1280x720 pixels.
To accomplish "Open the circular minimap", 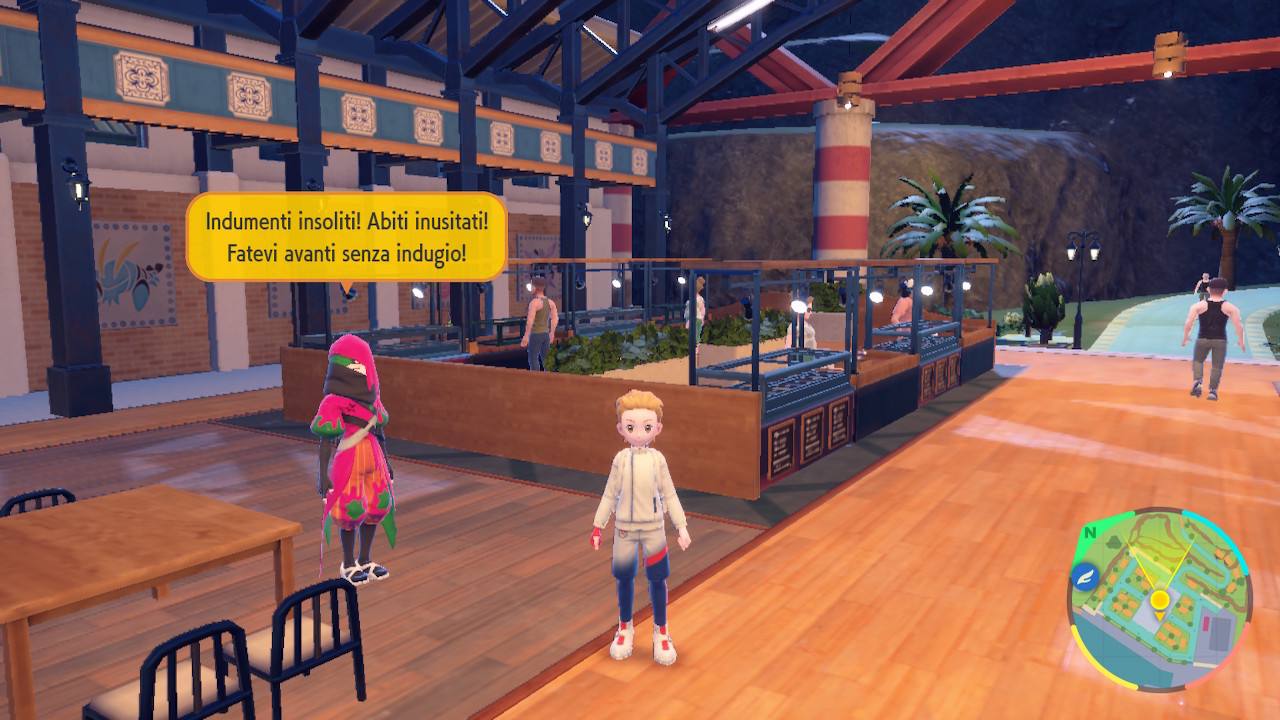I will click(1160, 598).
